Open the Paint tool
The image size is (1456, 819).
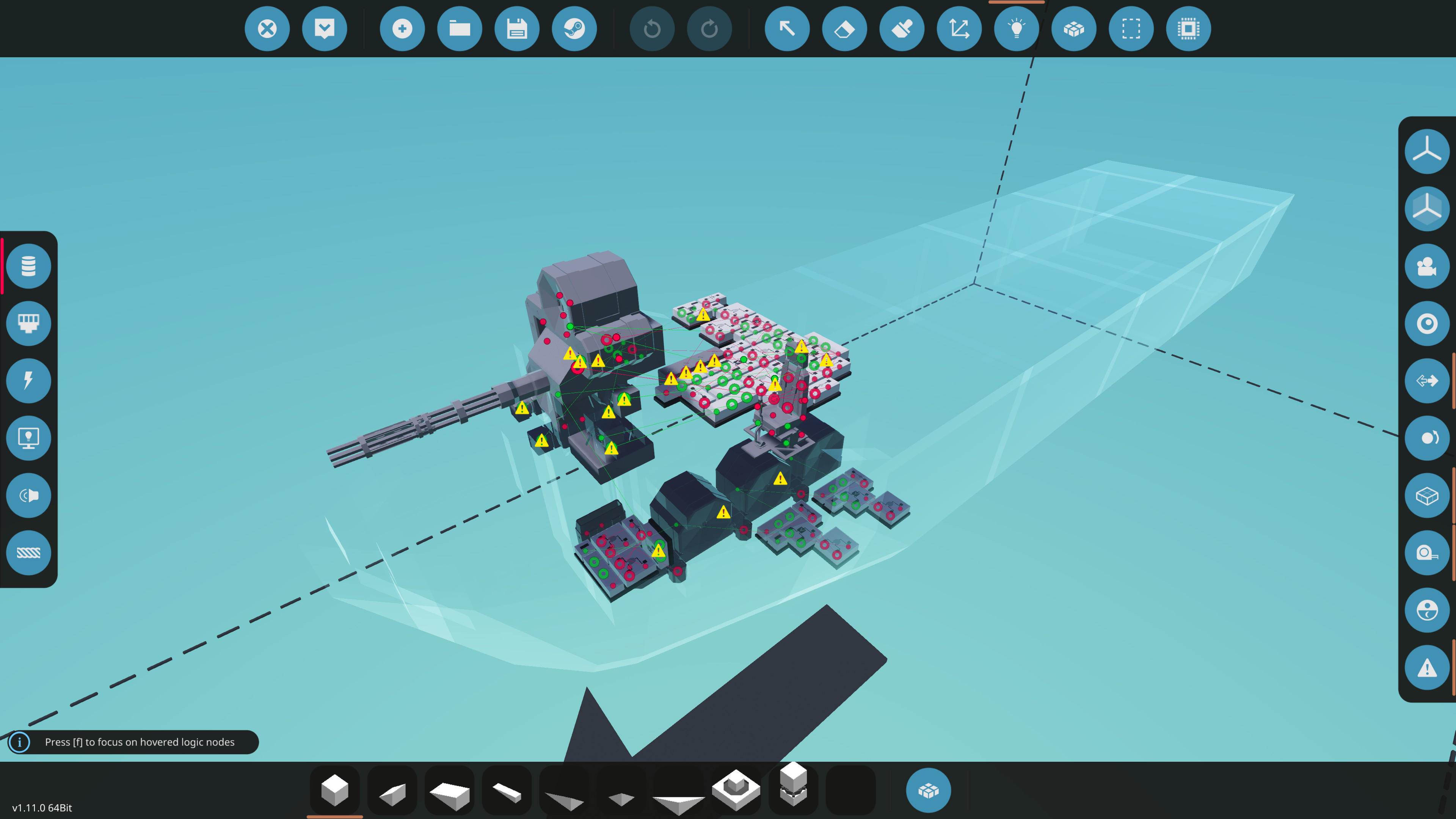click(x=902, y=29)
